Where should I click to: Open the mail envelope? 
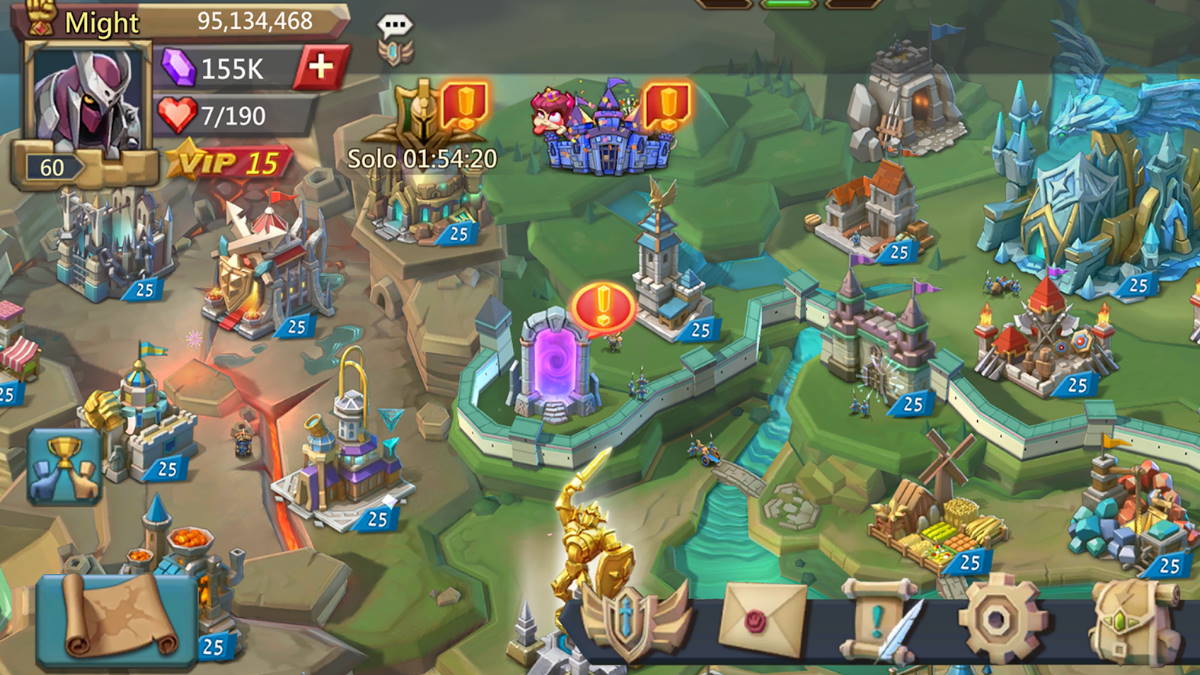(762, 617)
